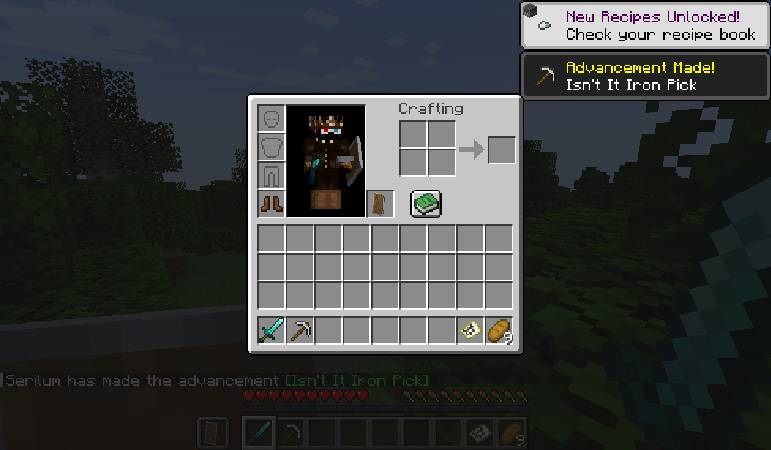Click the empty chestplate armor slot
771x450 pixels.
coord(272,148)
